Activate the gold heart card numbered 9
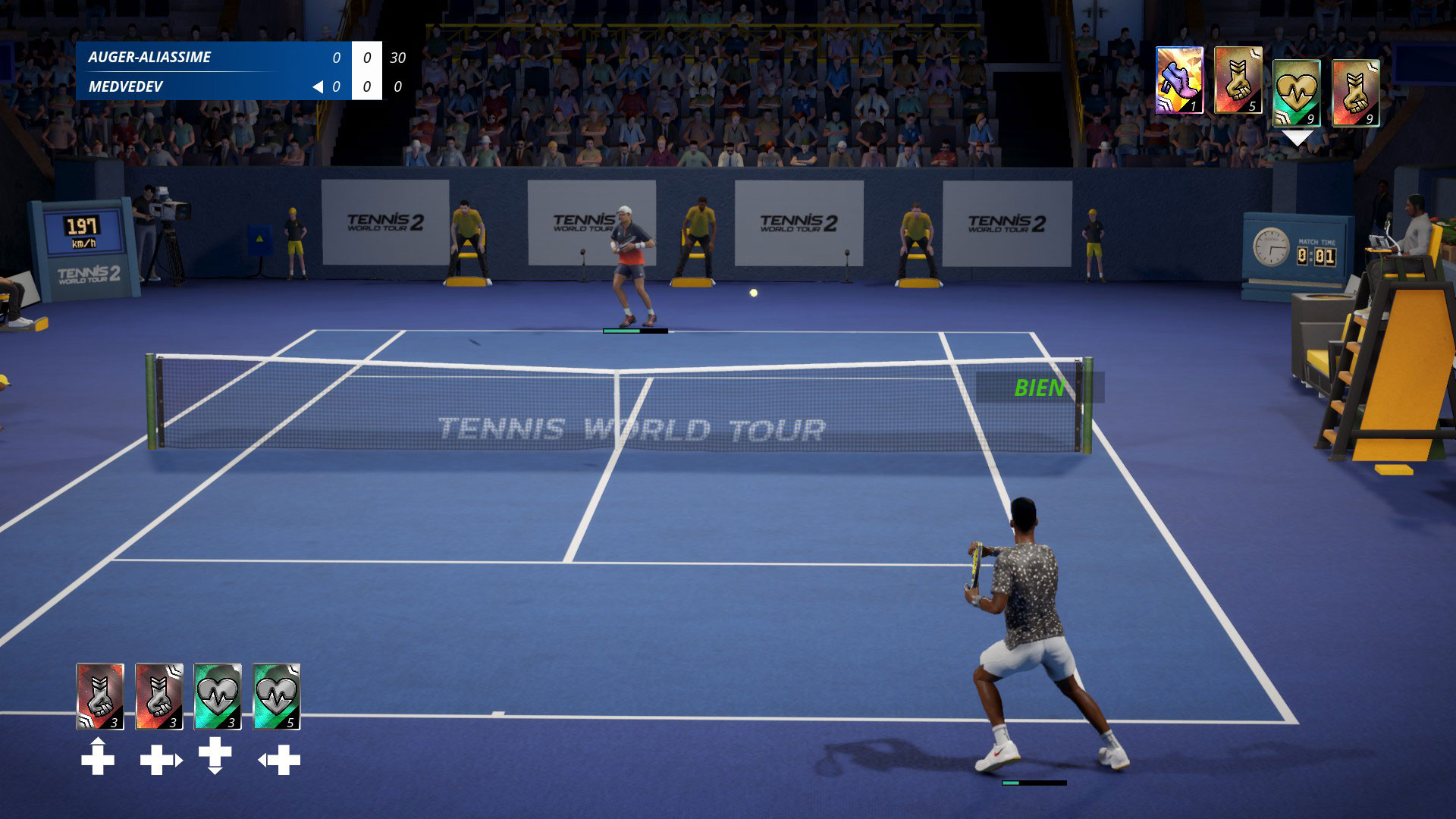 tap(1296, 93)
